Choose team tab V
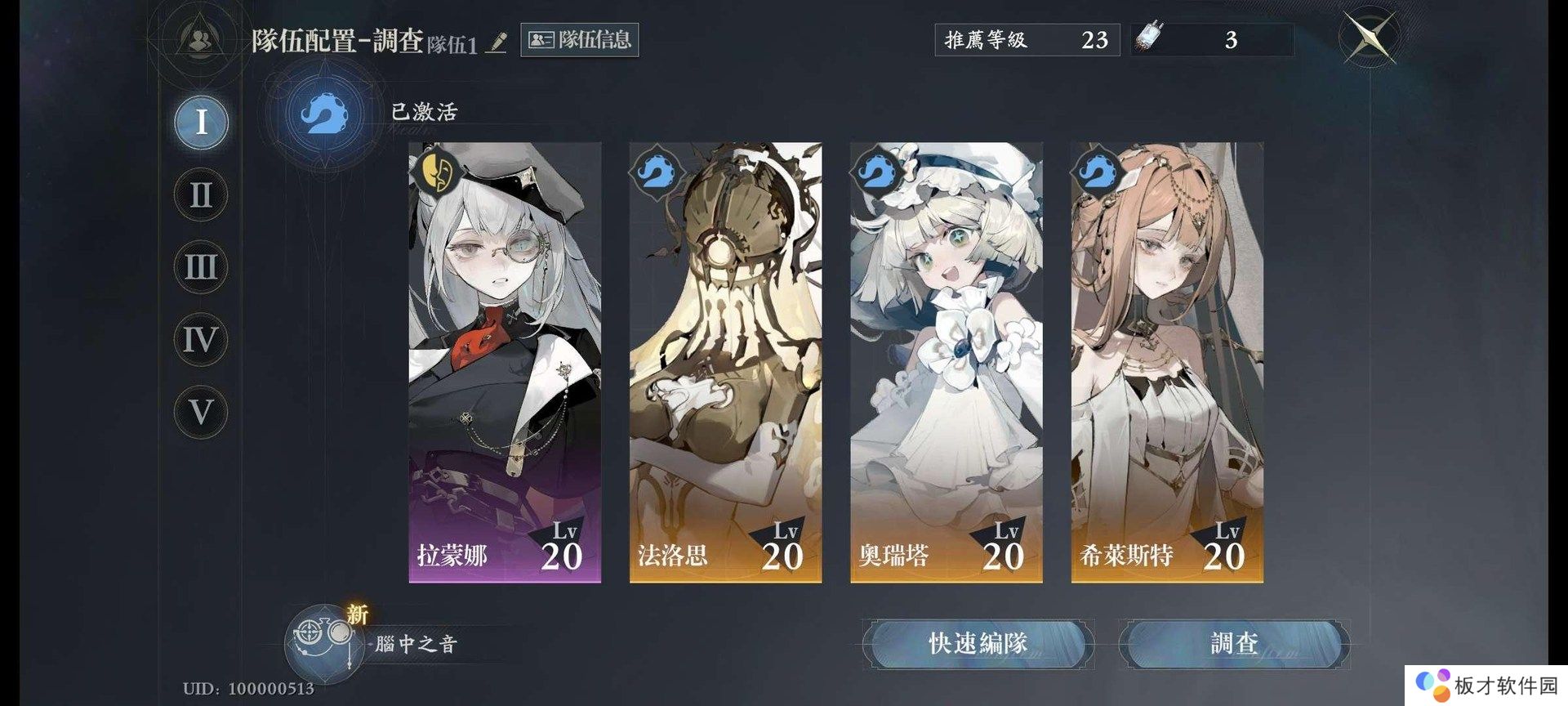 [201, 412]
